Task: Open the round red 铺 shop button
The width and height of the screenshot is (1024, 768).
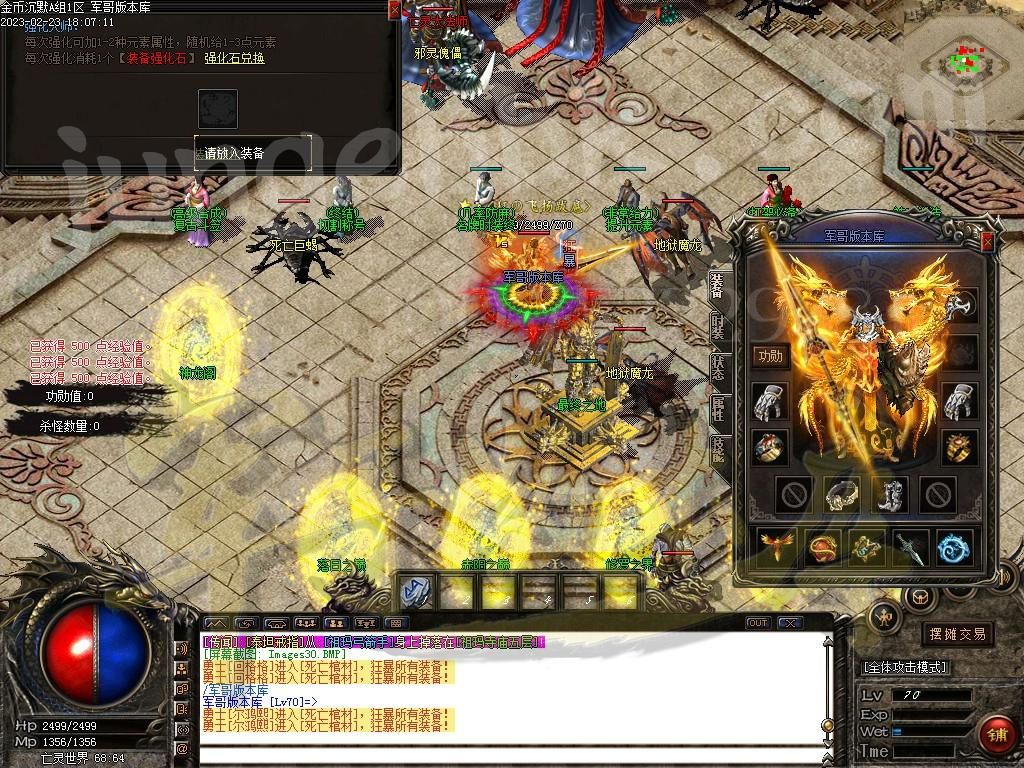Action: click(x=996, y=735)
